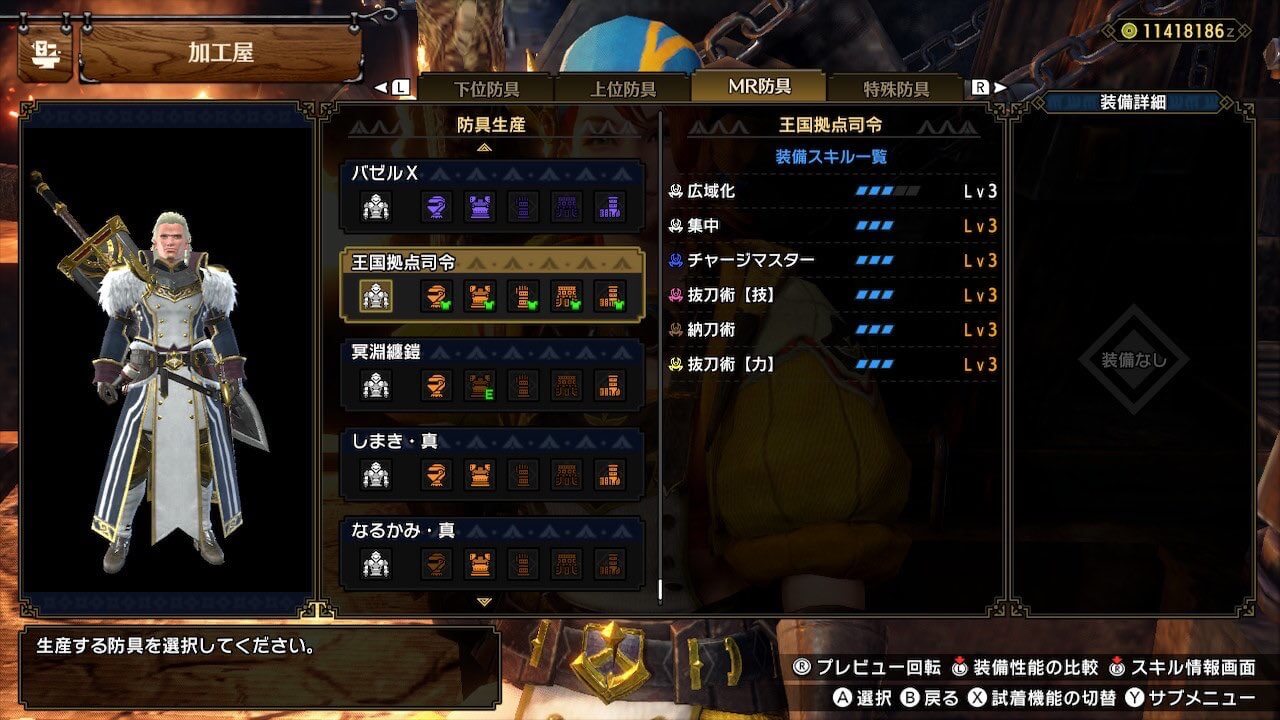The width and height of the screenshot is (1280, 720).
Task: Select the バゼルX armor set row
Action: pyautogui.click(x=491, y=190)
